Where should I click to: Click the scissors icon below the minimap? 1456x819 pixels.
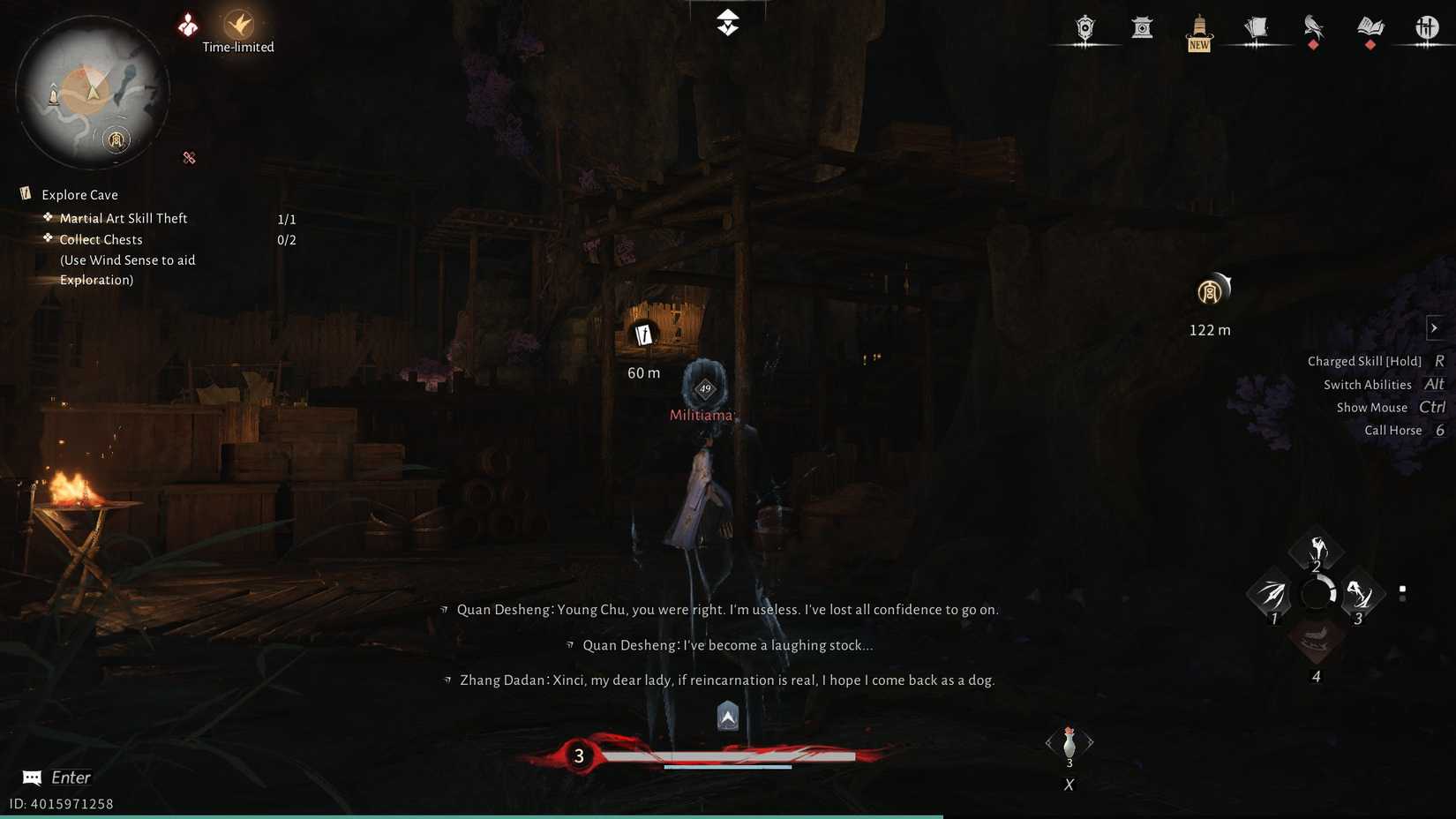point(189,158)
